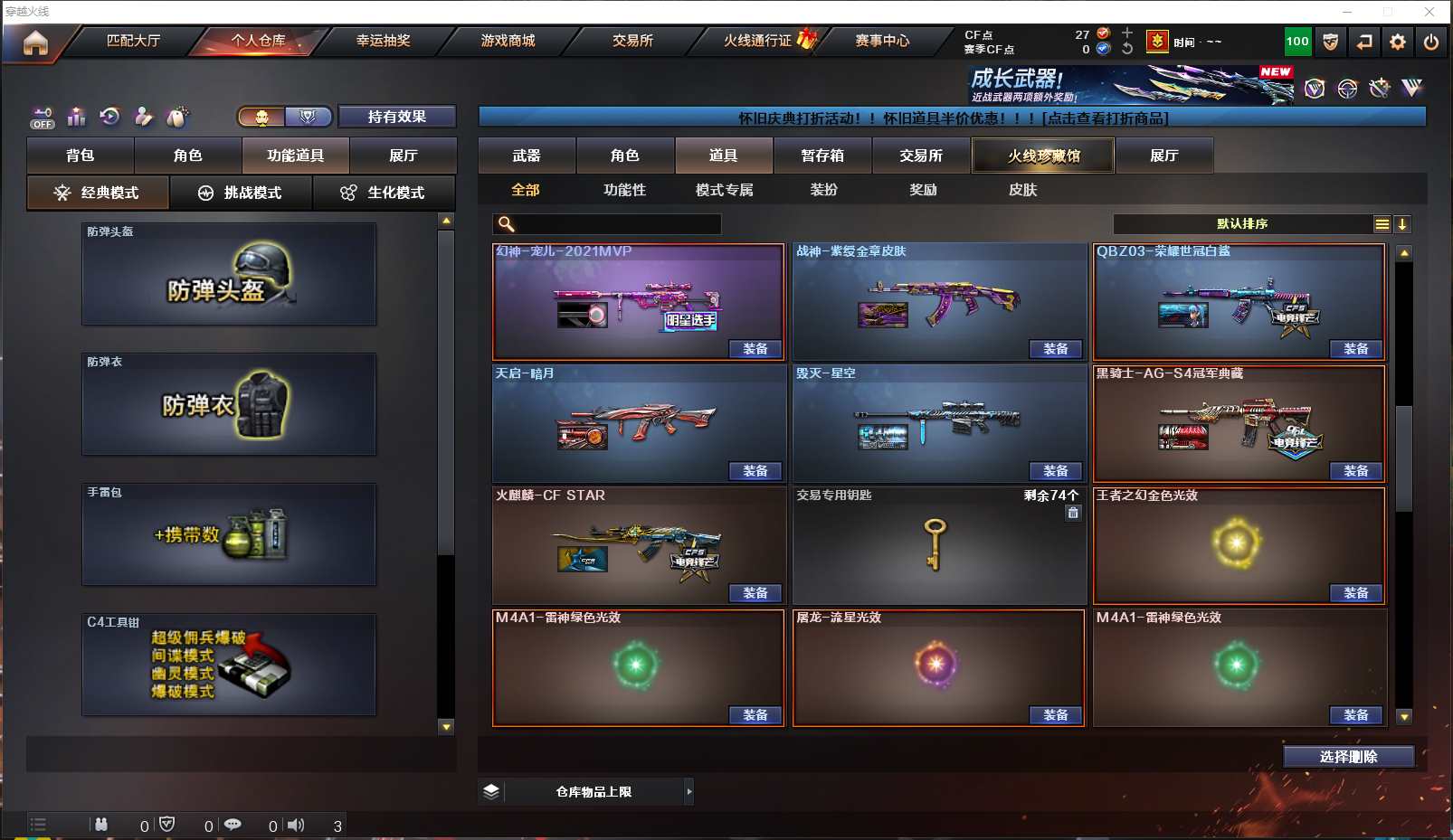Switch to the 背包 backpack tab
Viewport: 1453px width, 840px height.
click(81, 156)
